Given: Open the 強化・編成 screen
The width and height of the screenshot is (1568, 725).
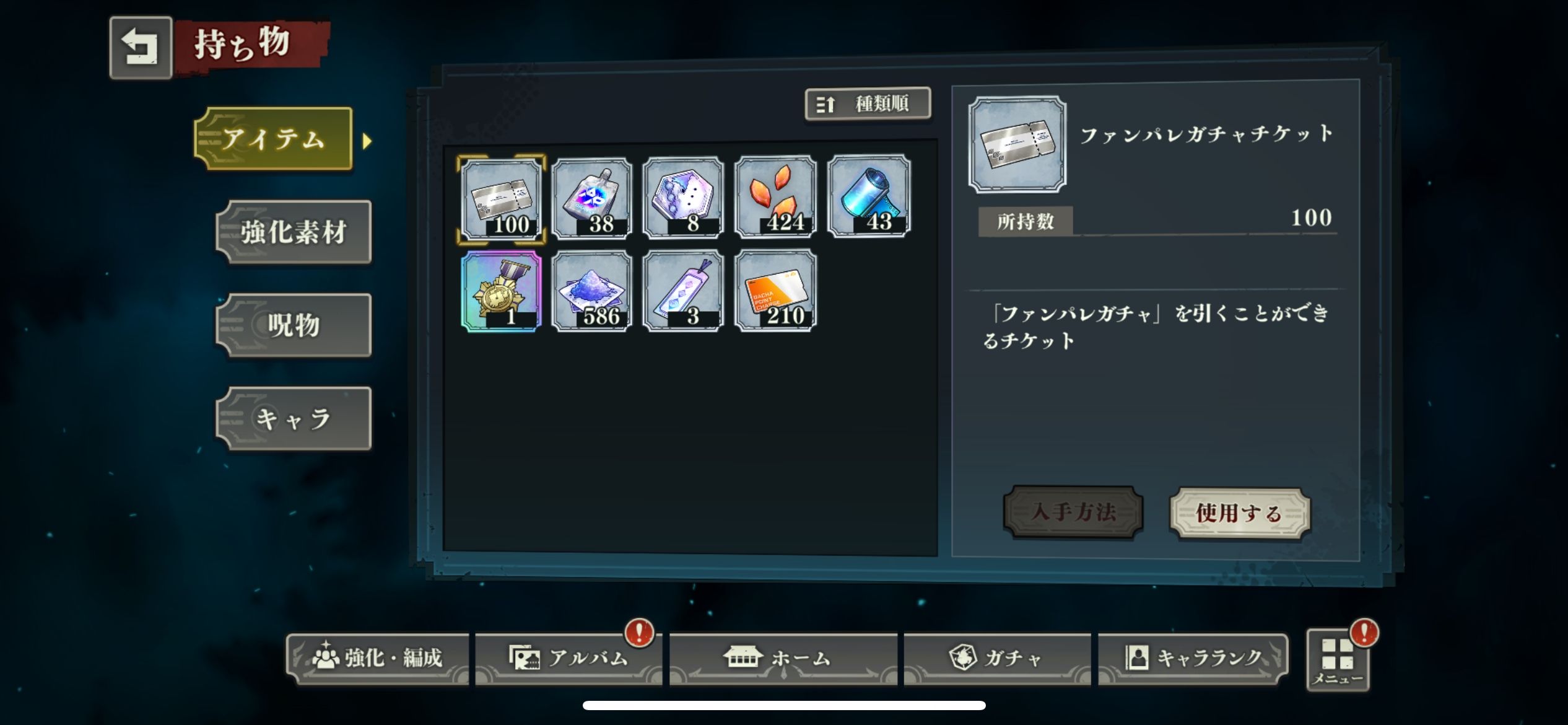Looking at the screenshot, I should 378,658.
